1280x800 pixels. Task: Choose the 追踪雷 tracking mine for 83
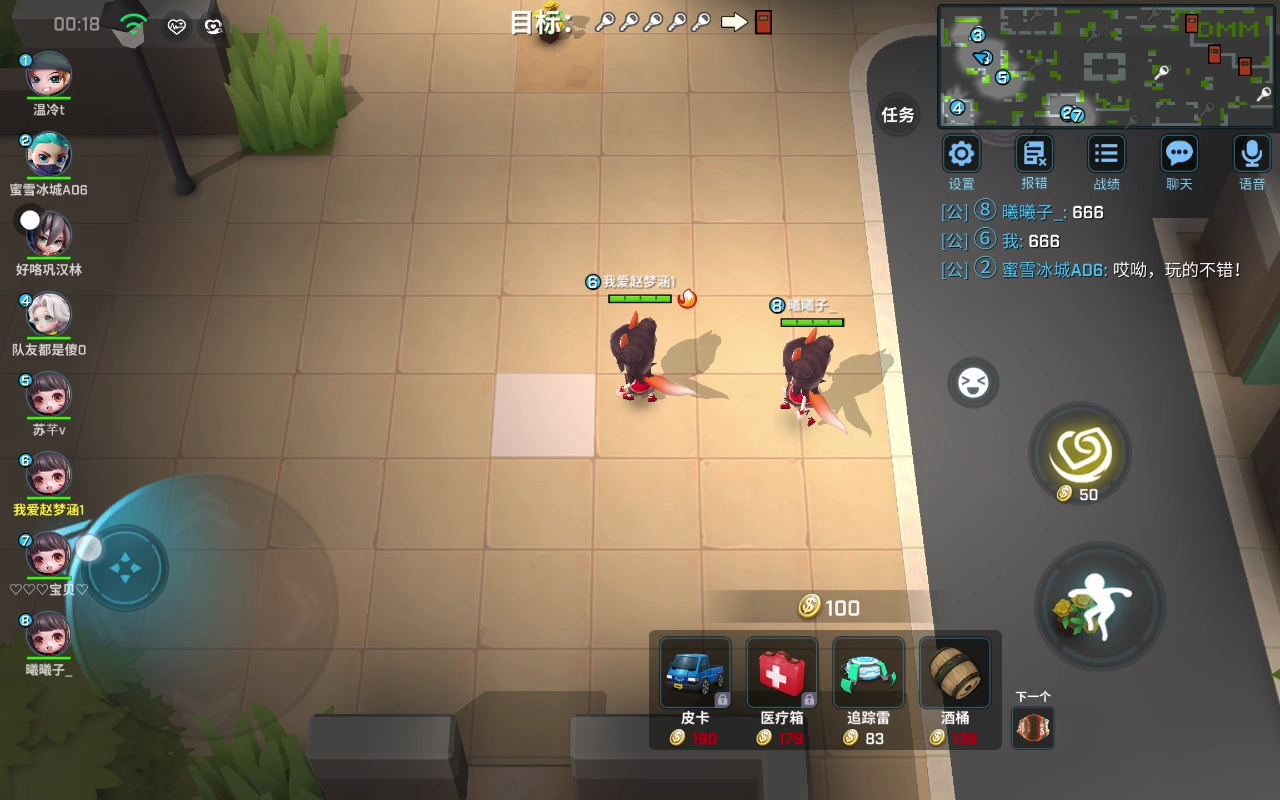pyautogui.click(x=868, y=674)
